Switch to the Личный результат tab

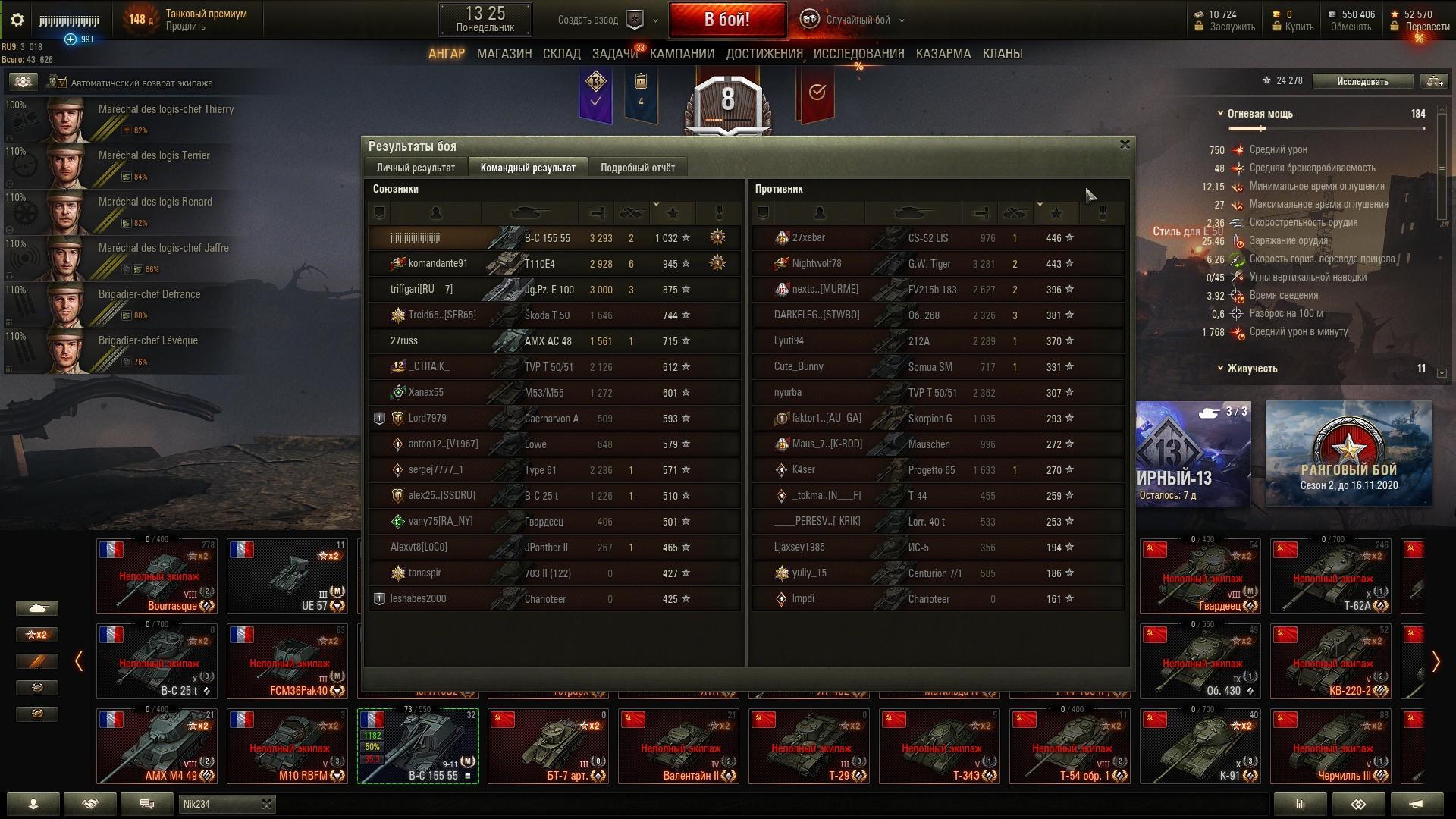tap(416, 168)
